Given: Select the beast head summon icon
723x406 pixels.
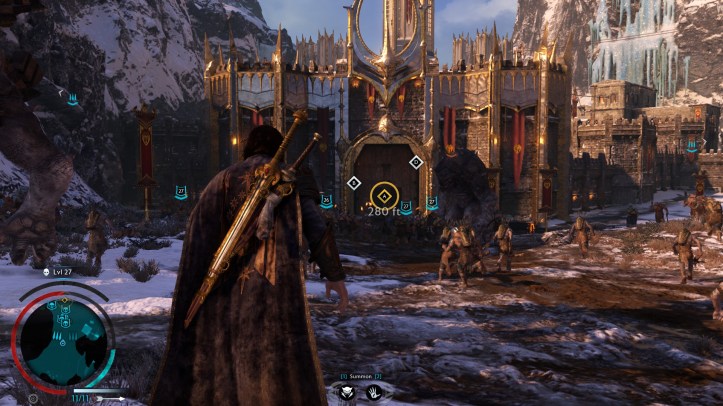Looking at the screenshot, I should pyautogui.click(x=347, y=392).
